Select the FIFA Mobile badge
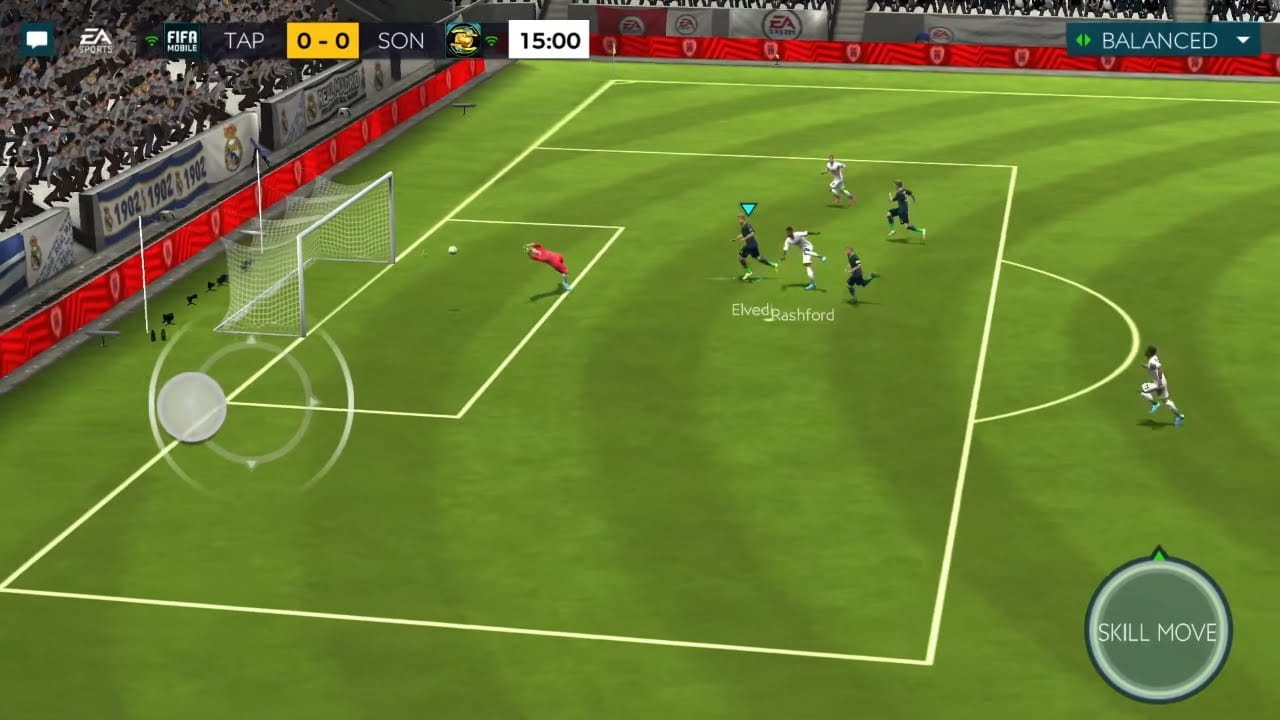This screenshot has width=1280, height=720. click(182, 40)
